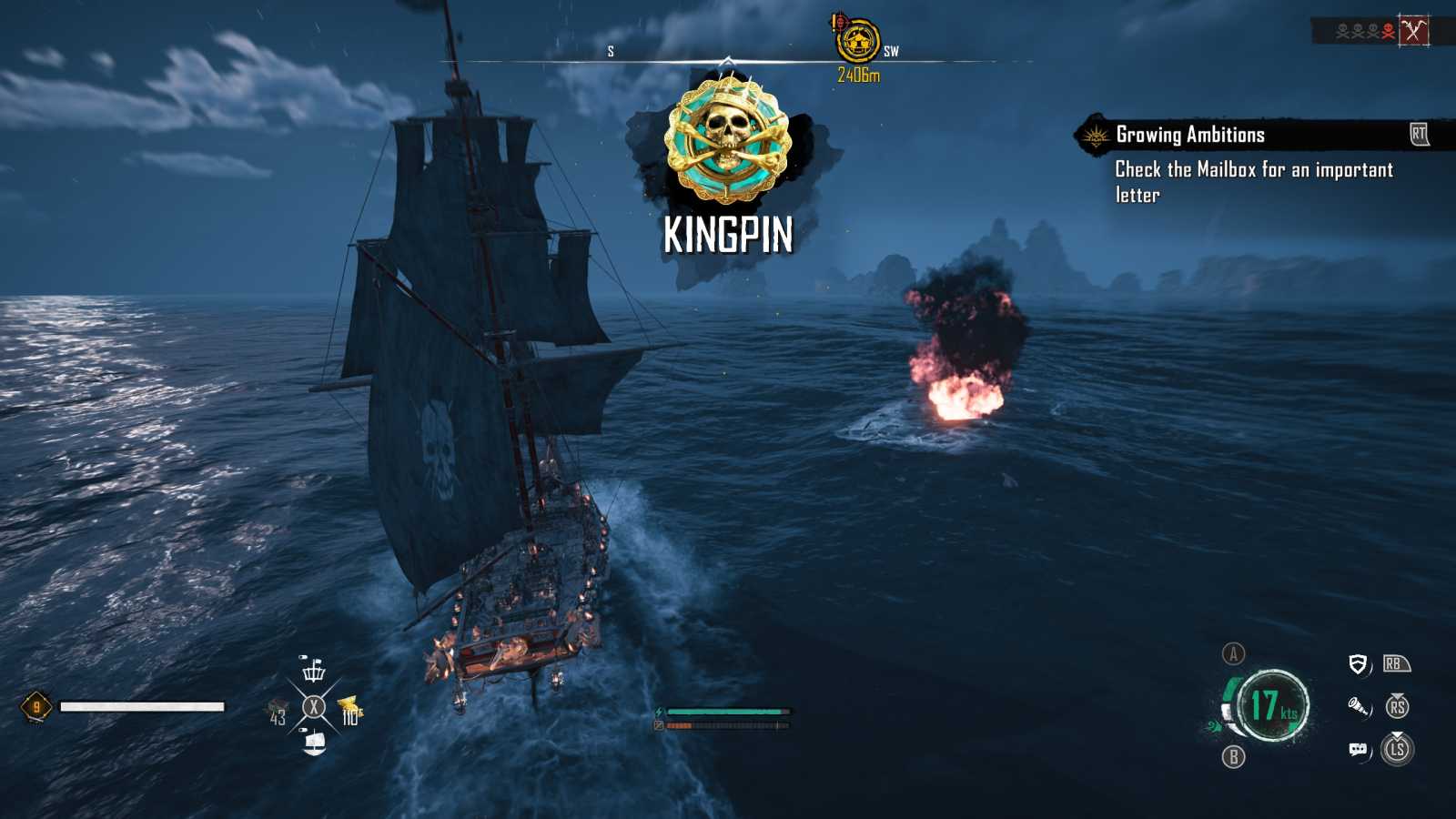Viewport: 1456px width, 819px height.
Task: Activate the shield brace icon
Action: click(x=1358, y=664)
